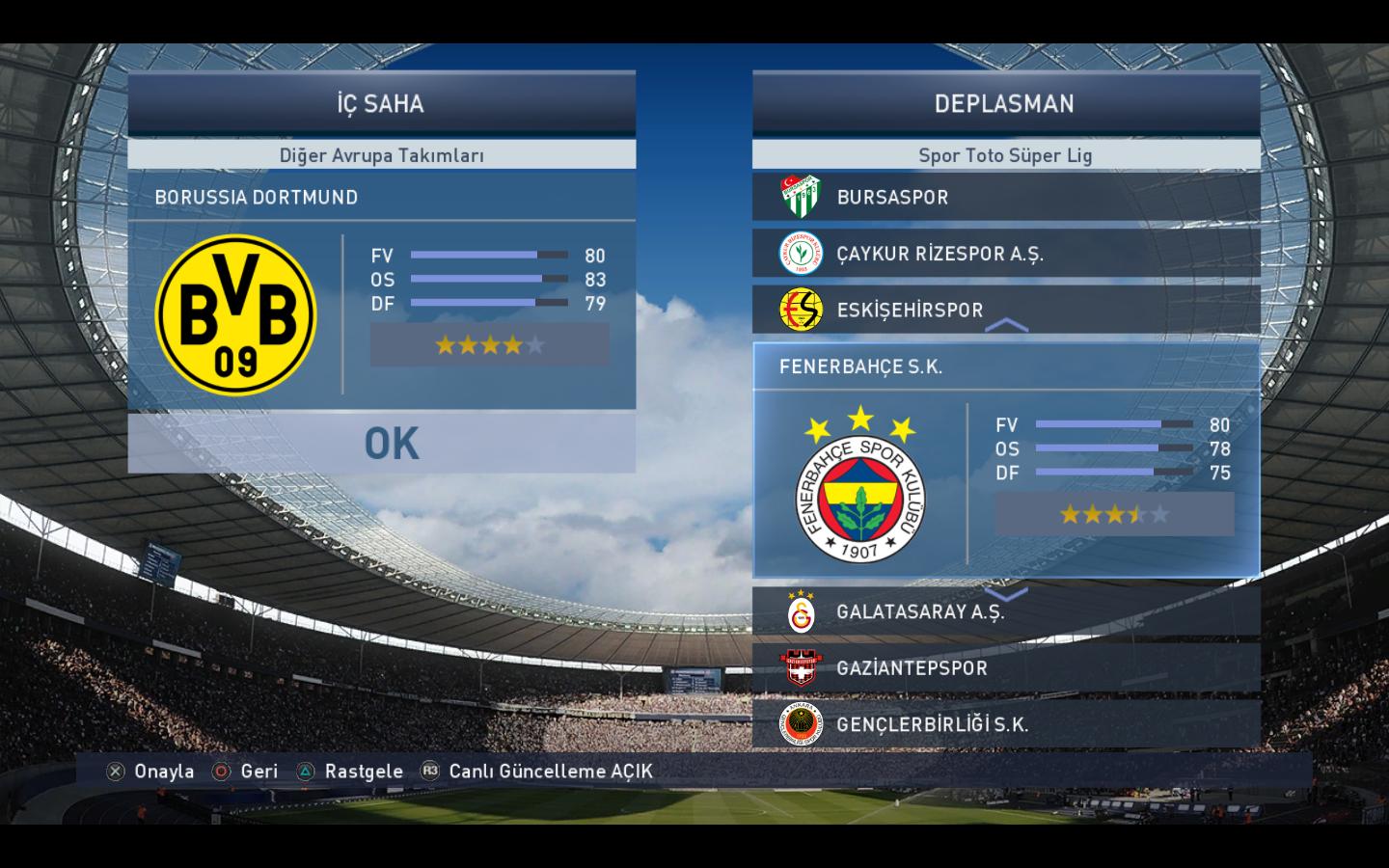Pick Eskişehirspor in the away list
Viewport: 1389px width, 868px height.
point(1006,310)
